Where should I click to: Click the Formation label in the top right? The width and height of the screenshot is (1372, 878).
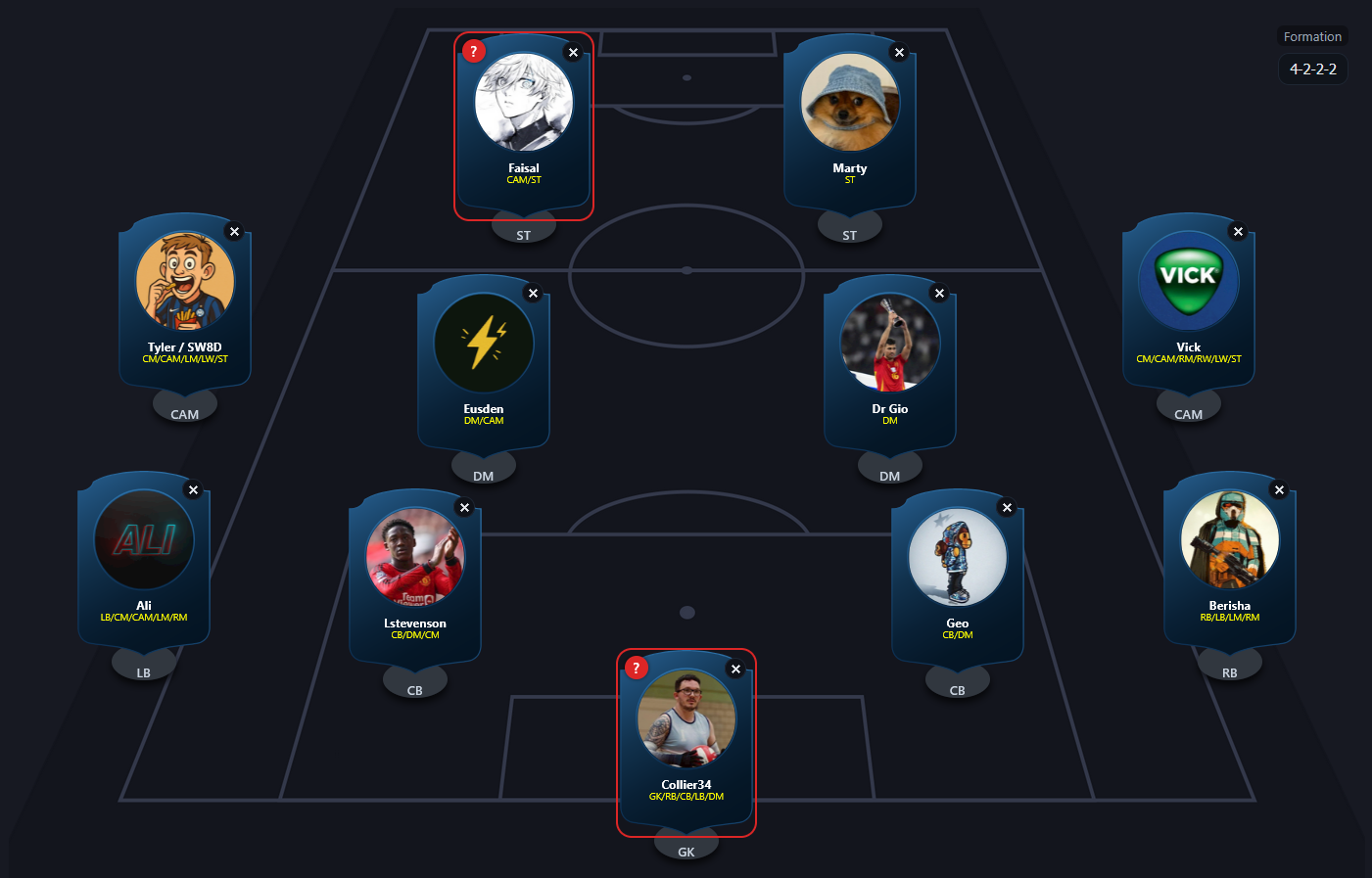[x=1312, y=36]
